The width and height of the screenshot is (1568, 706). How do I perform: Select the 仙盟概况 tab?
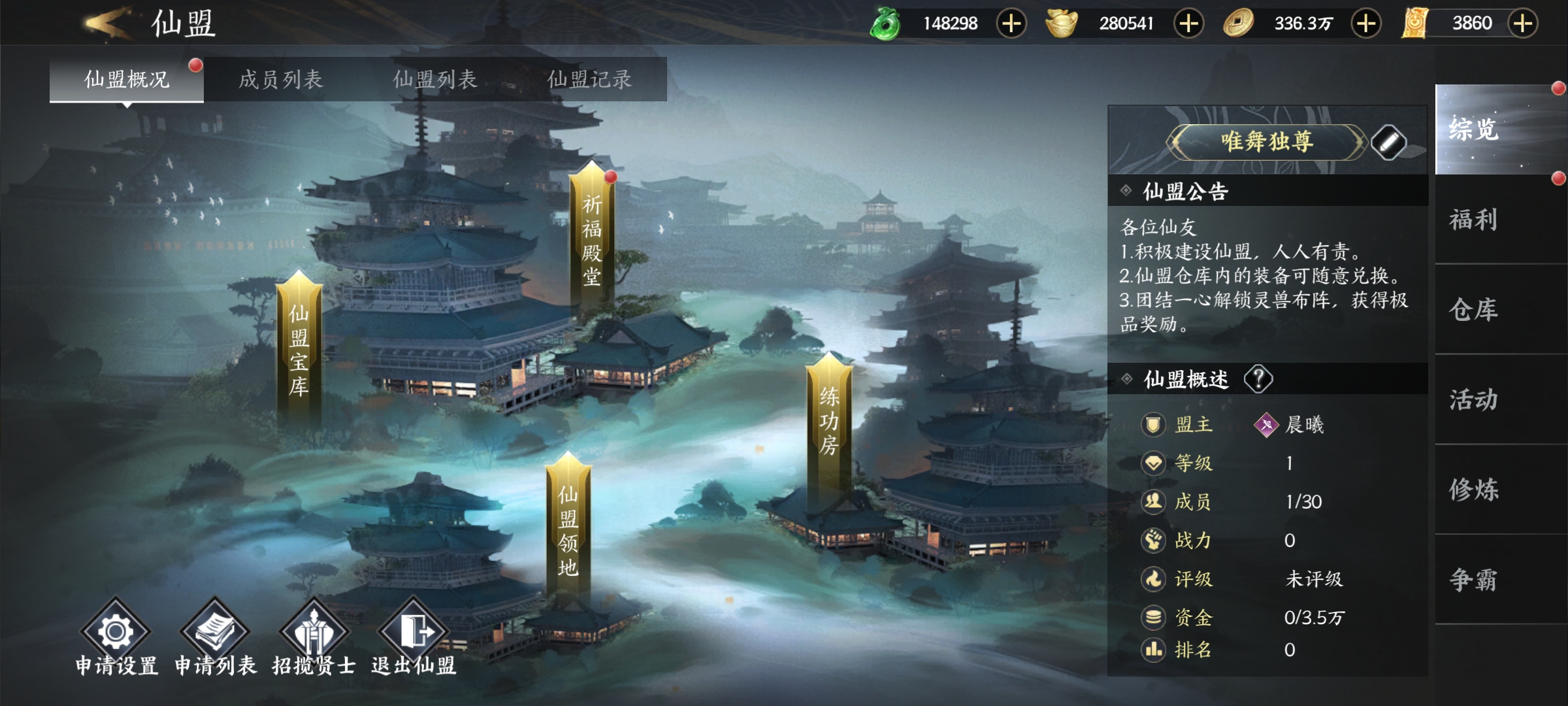127,80
